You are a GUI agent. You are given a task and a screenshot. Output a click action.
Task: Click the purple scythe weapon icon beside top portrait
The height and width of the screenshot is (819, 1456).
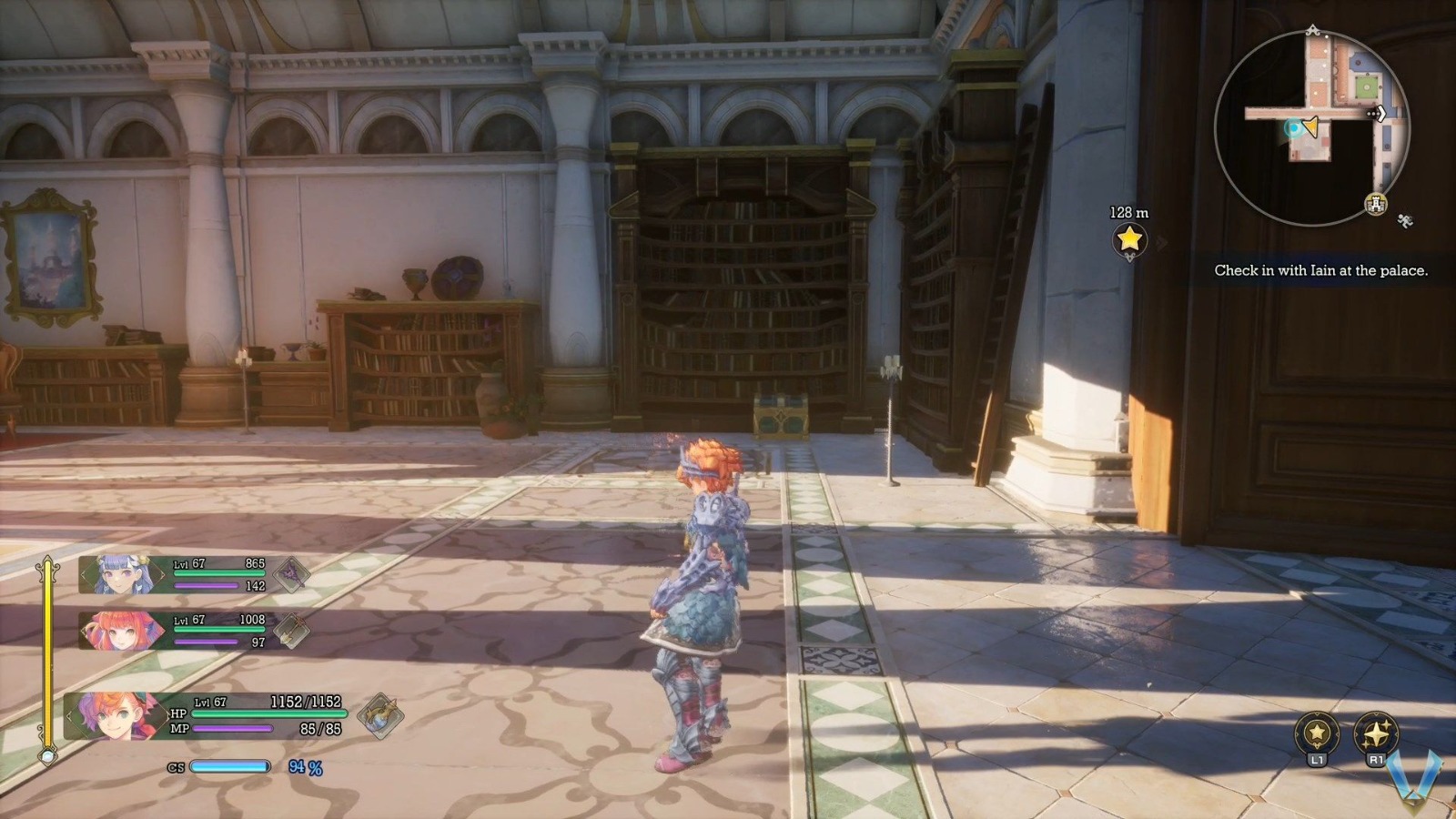pos(291,574)
